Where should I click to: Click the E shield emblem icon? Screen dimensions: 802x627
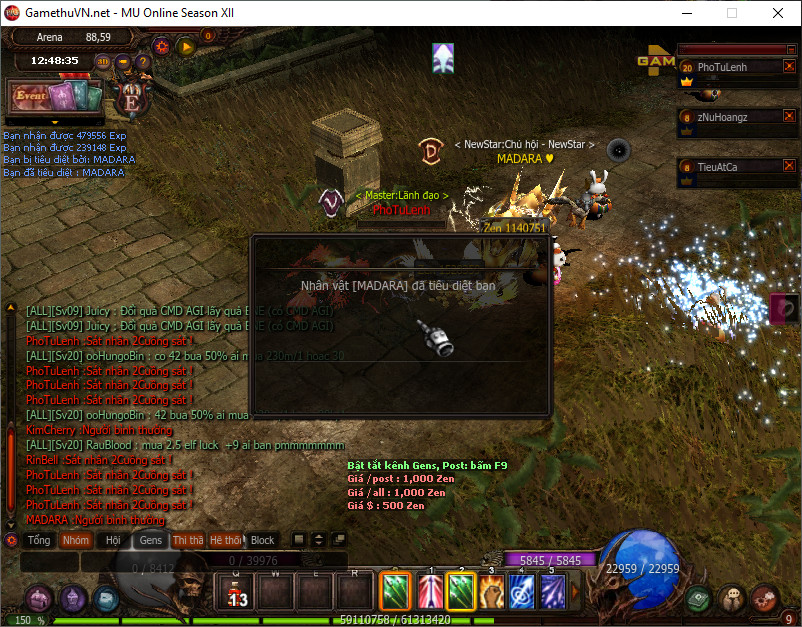point(131,99)
